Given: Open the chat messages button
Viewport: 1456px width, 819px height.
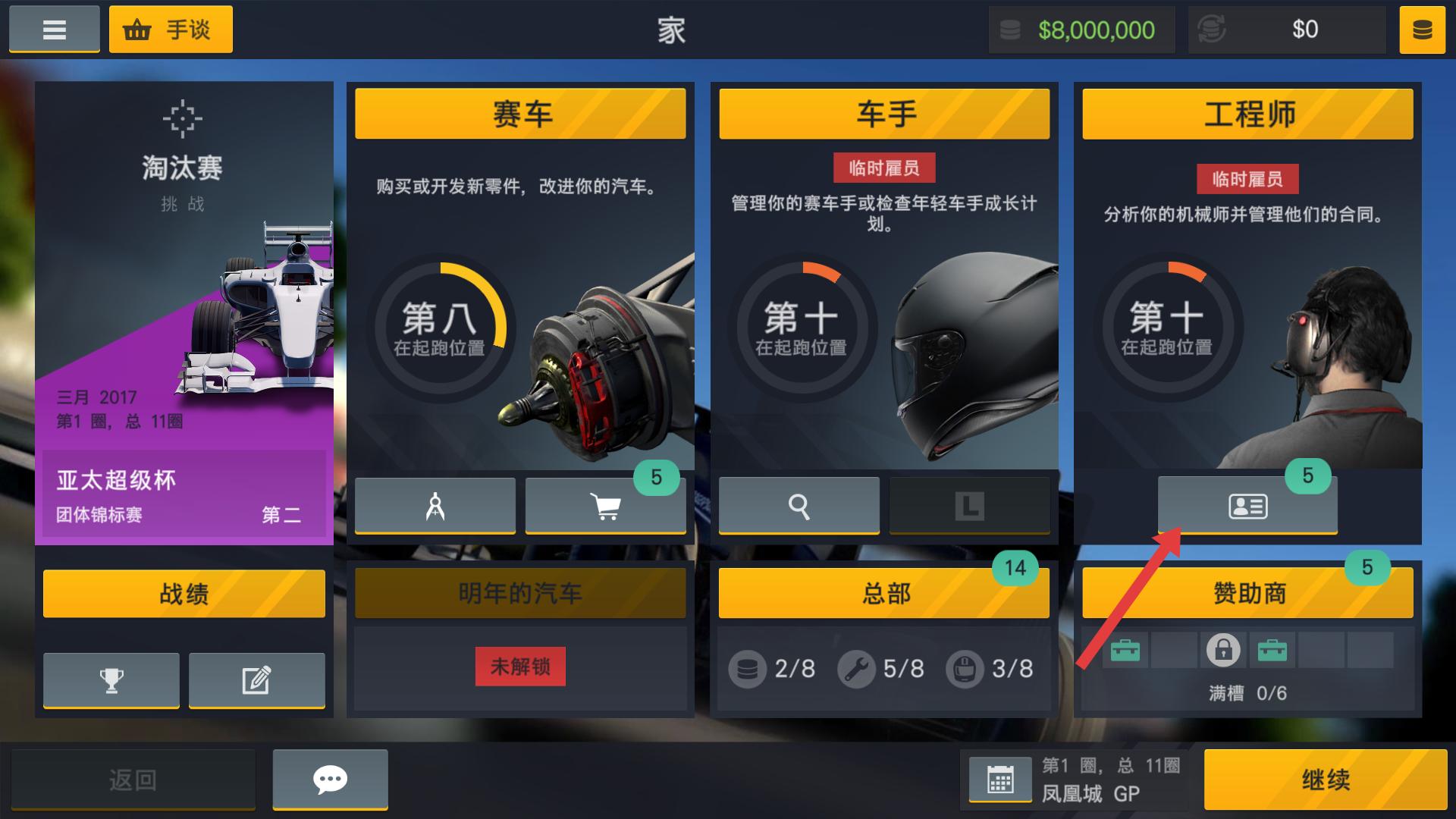Looking at the screenshot, I should coord(330,780).
